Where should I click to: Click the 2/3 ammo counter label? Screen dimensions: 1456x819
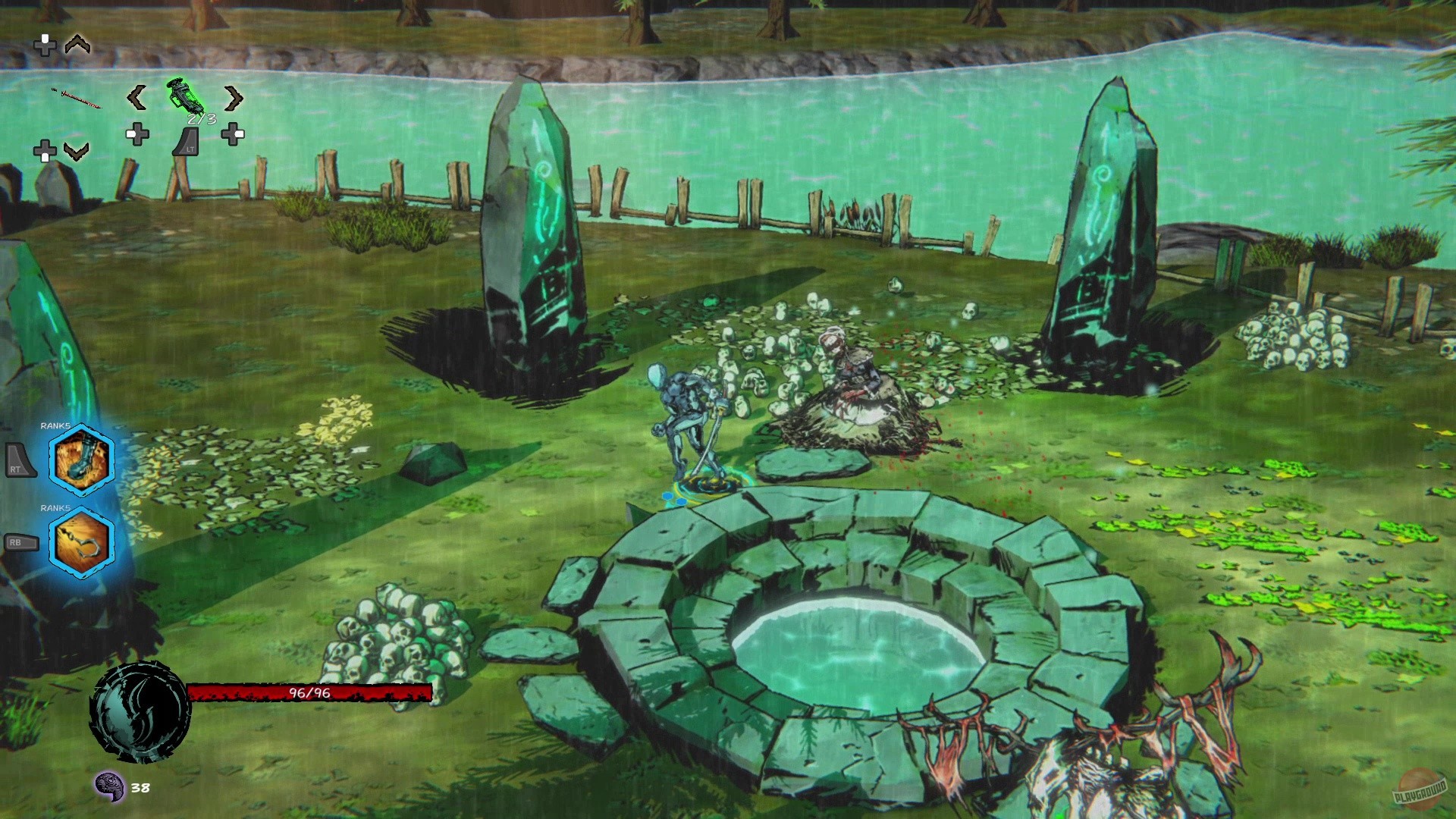tap(201, 118)
